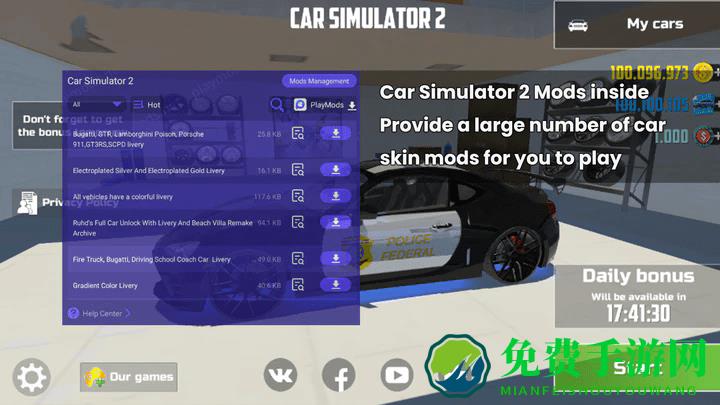Open the Our games list
720x405 pixels.
129,377
